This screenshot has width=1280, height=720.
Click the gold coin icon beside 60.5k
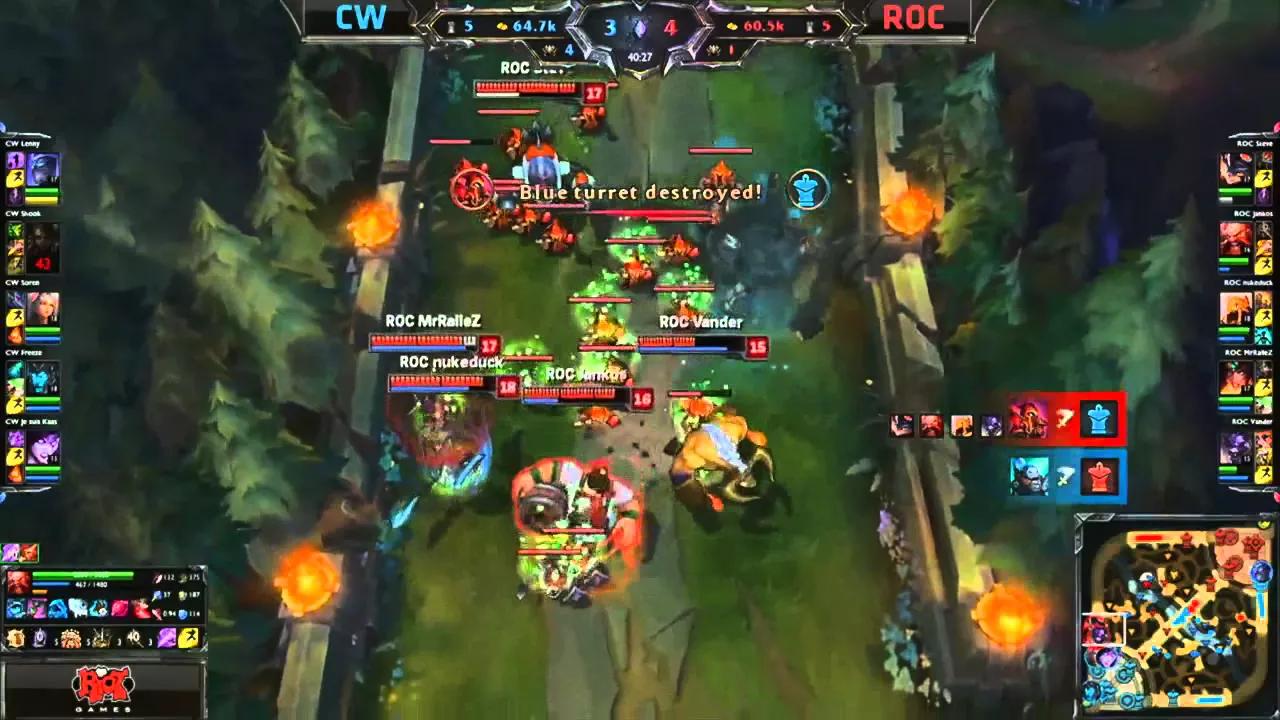click(733, 26)
